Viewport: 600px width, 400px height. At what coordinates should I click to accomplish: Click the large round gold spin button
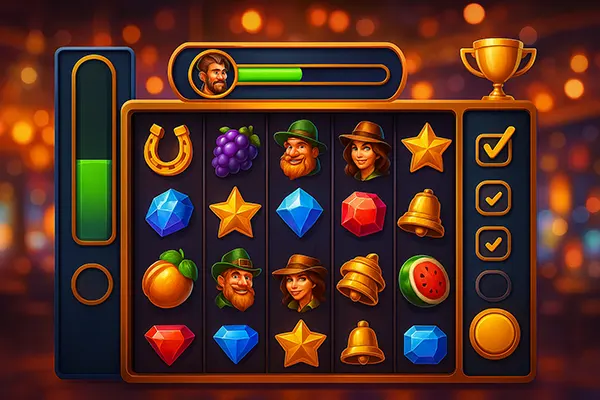pyautogui.click(x=495, y=333)
